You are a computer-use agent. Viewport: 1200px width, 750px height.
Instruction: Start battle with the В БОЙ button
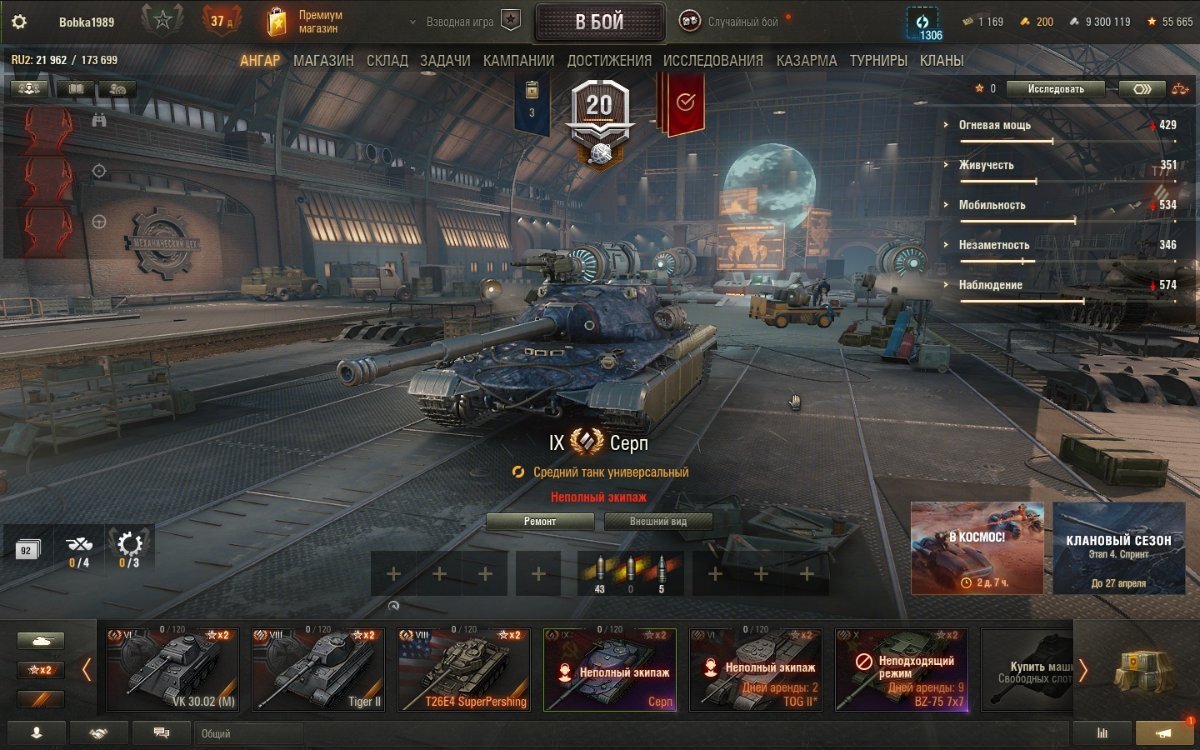[x=600, y=22]
